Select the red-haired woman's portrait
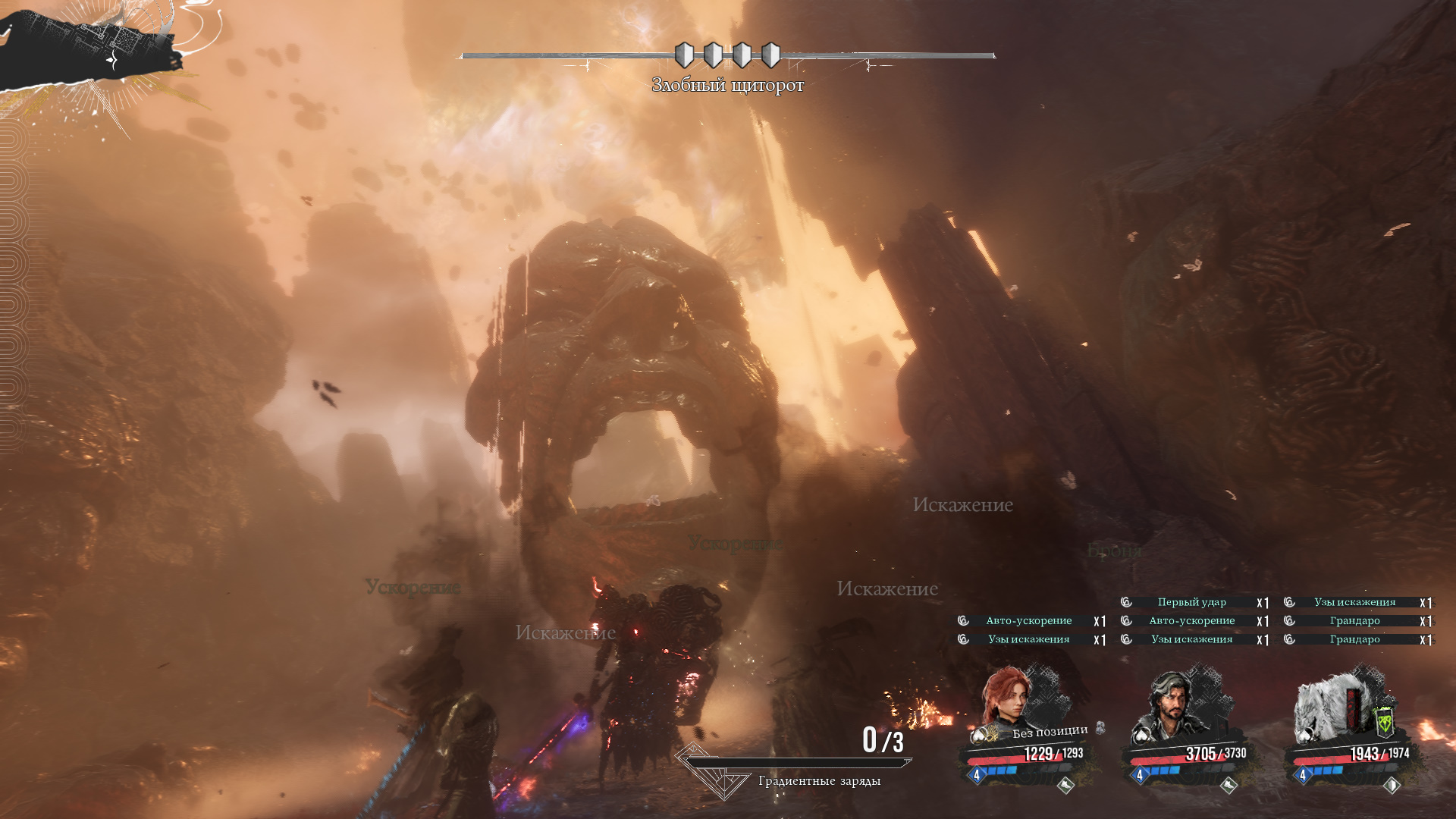1456x819 pixels. pos(1007,696)
